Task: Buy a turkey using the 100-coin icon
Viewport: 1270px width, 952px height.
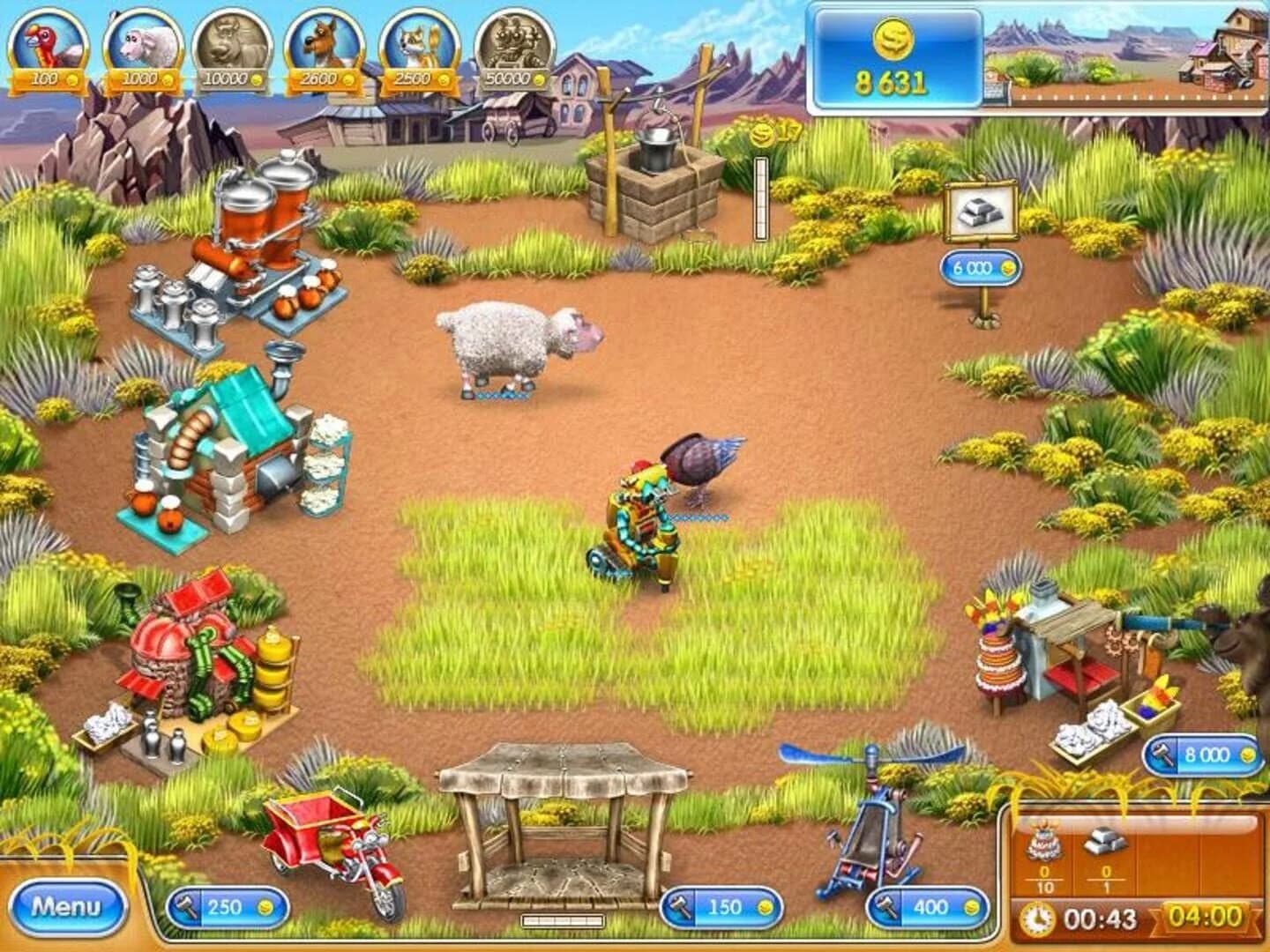Action: (x=49, y=44)
